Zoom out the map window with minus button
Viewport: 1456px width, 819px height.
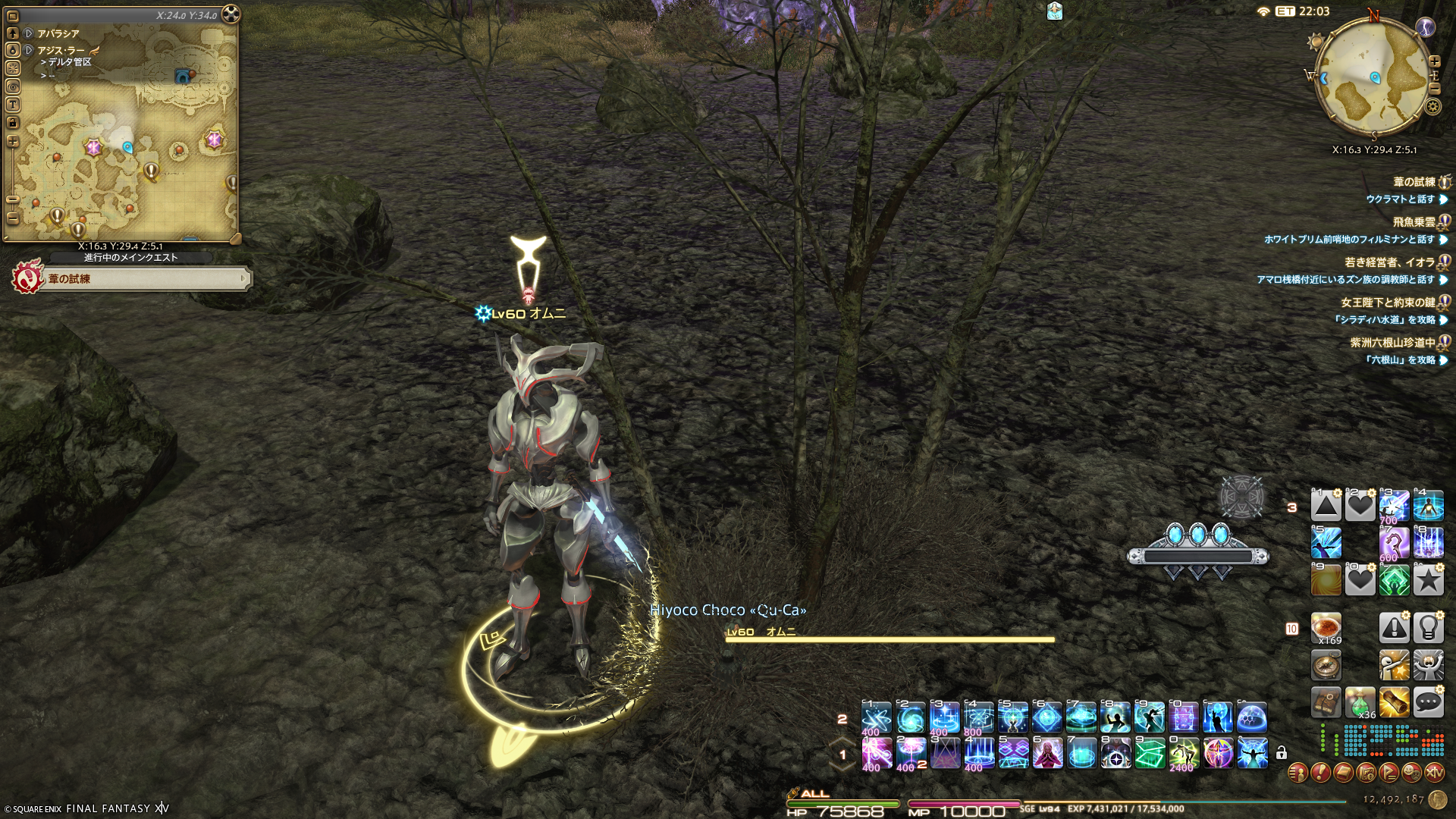click(x=13, y=199)
